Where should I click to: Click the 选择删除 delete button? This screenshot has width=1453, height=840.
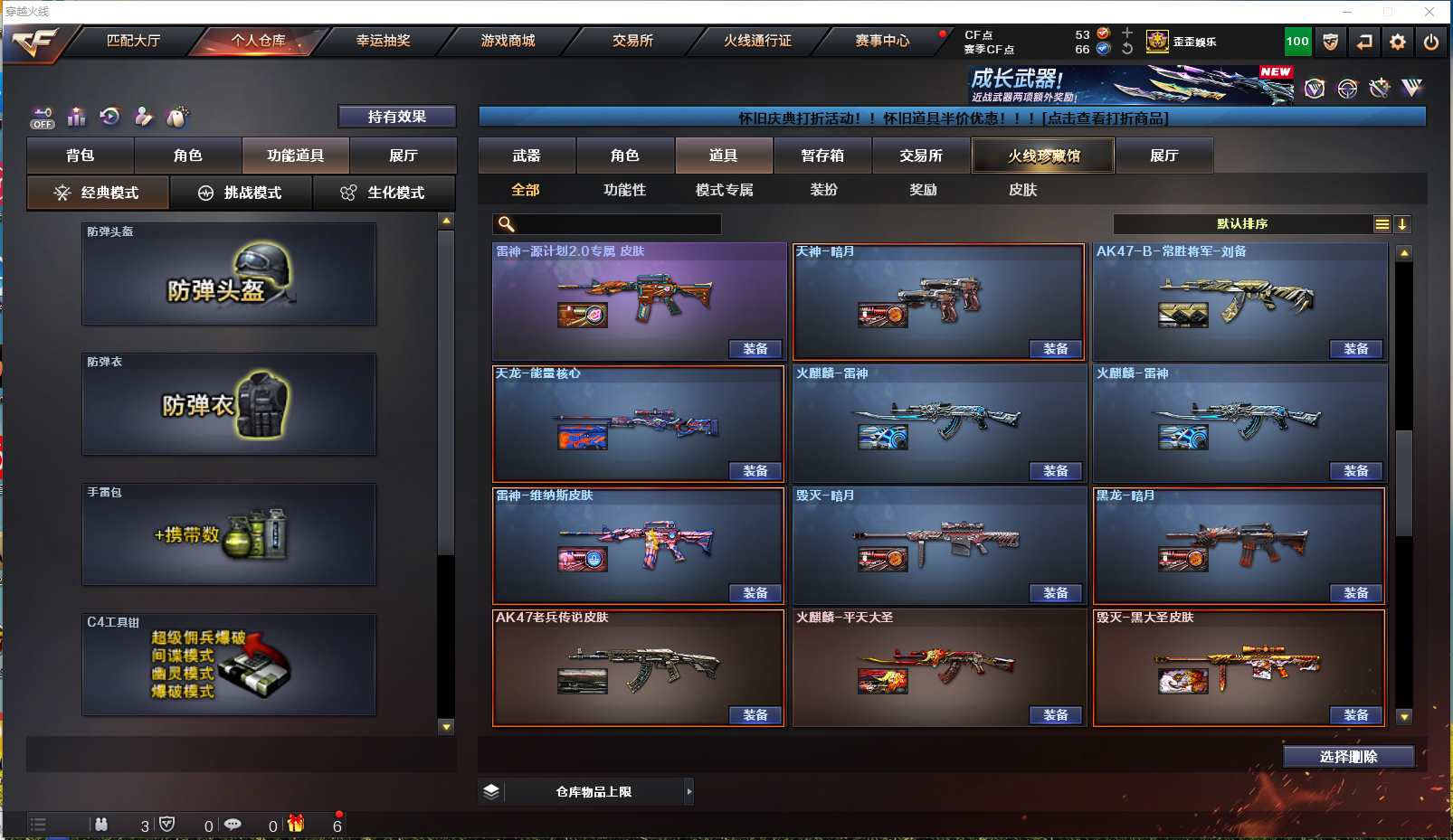point(1348,757)
